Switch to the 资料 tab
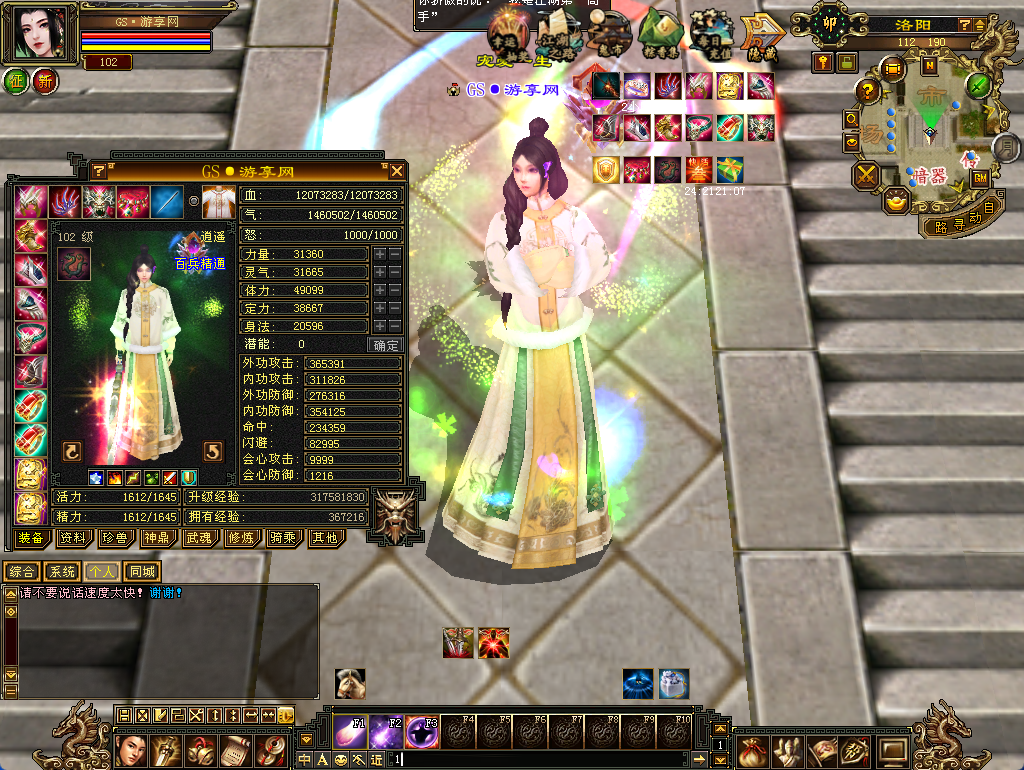 click(72, 539)
